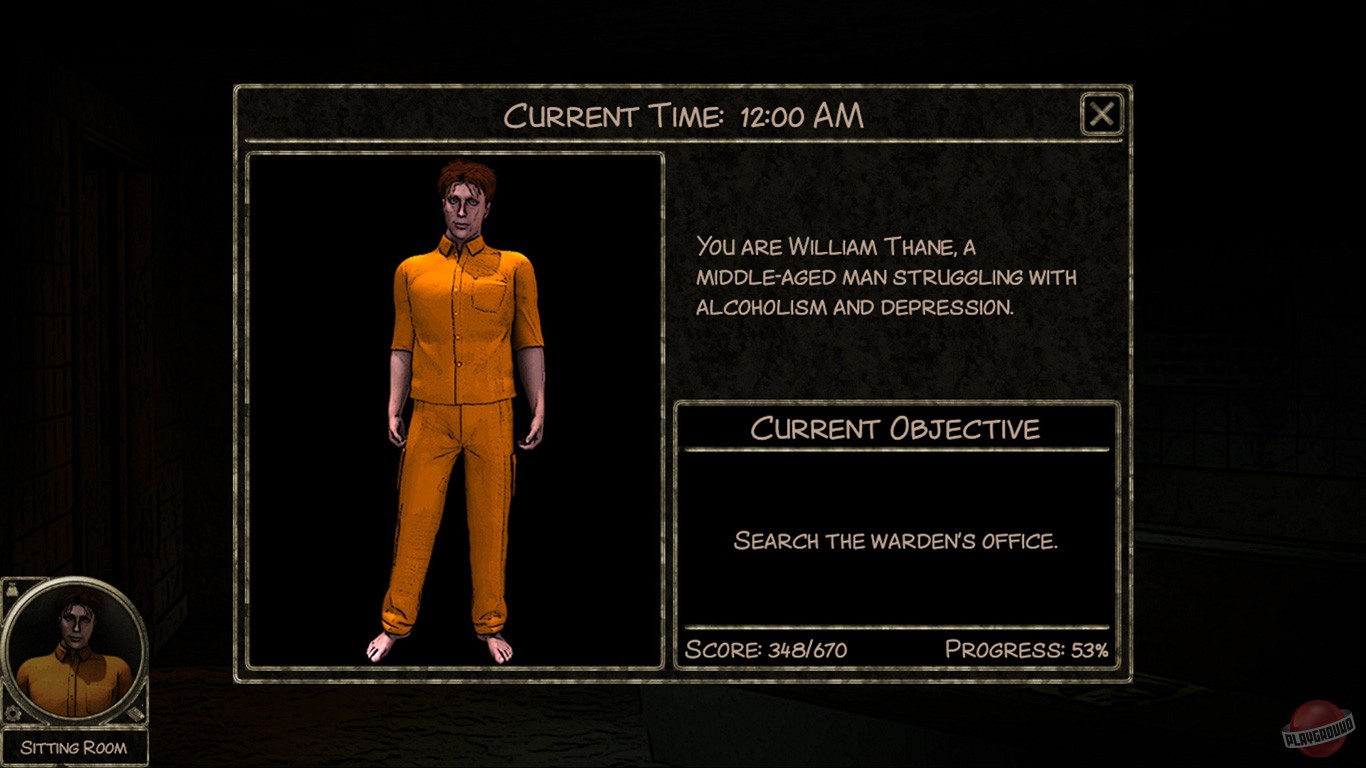Click the Progress 53% indicator
This screenshot has height=768, width=1366.
pyautogui.click(x=1026, y=652)
